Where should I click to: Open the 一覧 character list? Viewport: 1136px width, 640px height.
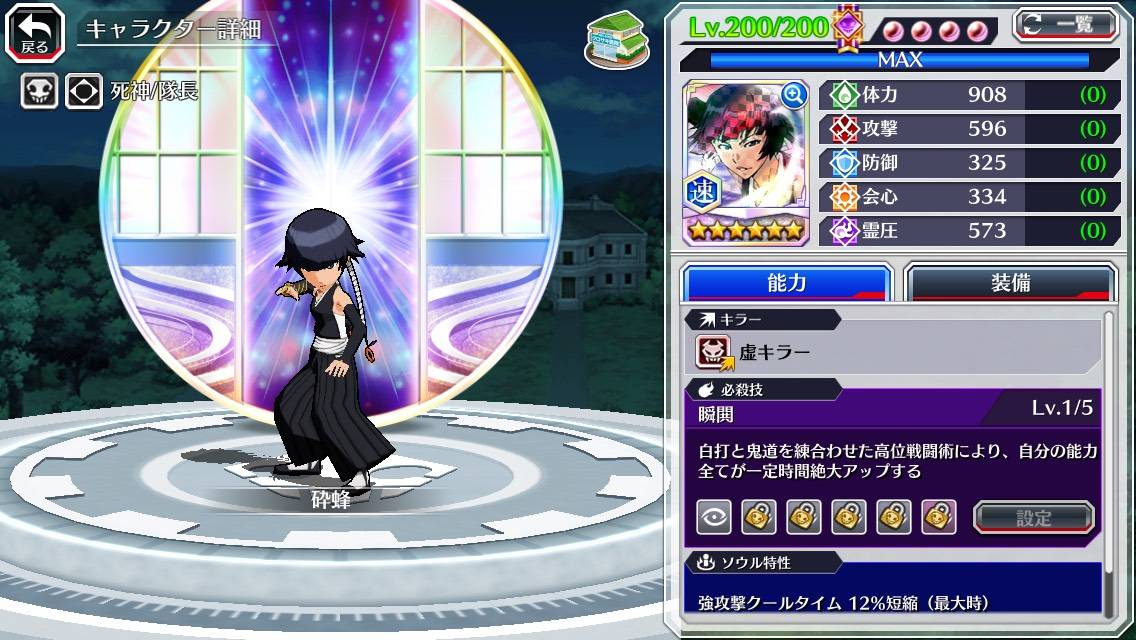click(x=1066, y=24)
